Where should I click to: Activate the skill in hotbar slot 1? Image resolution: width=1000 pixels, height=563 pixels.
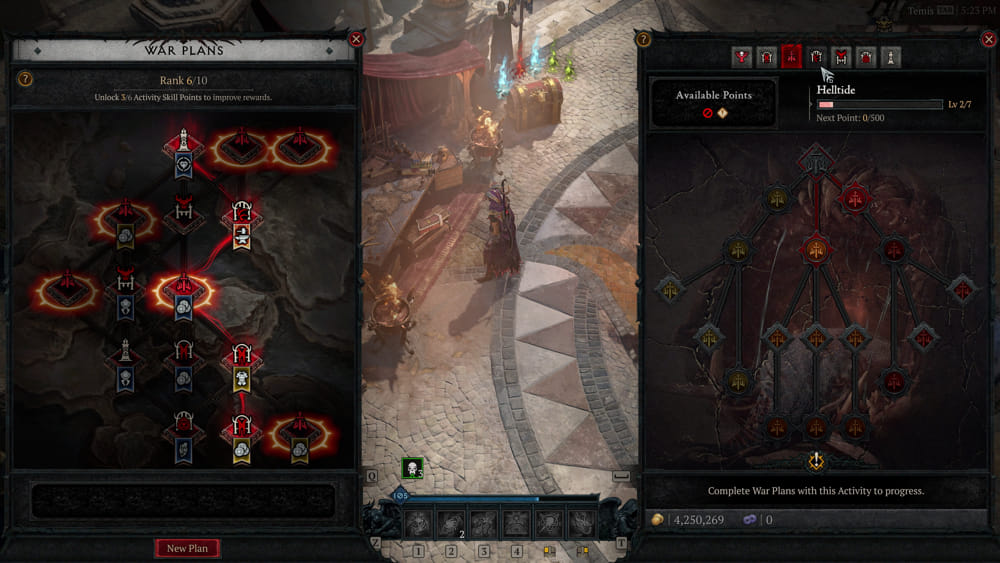[418, 522]
